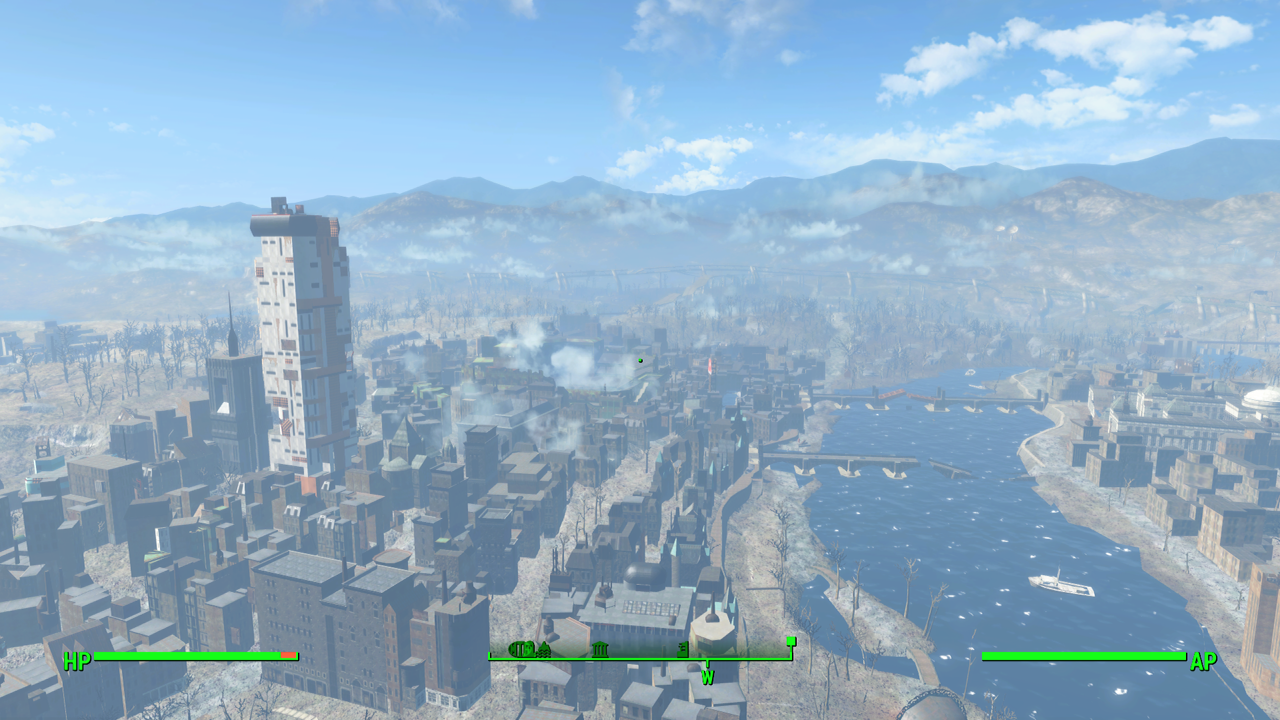Select the museum landmark icon on the compass
The width and height of the screenshot is (1280, 720).
600,650
